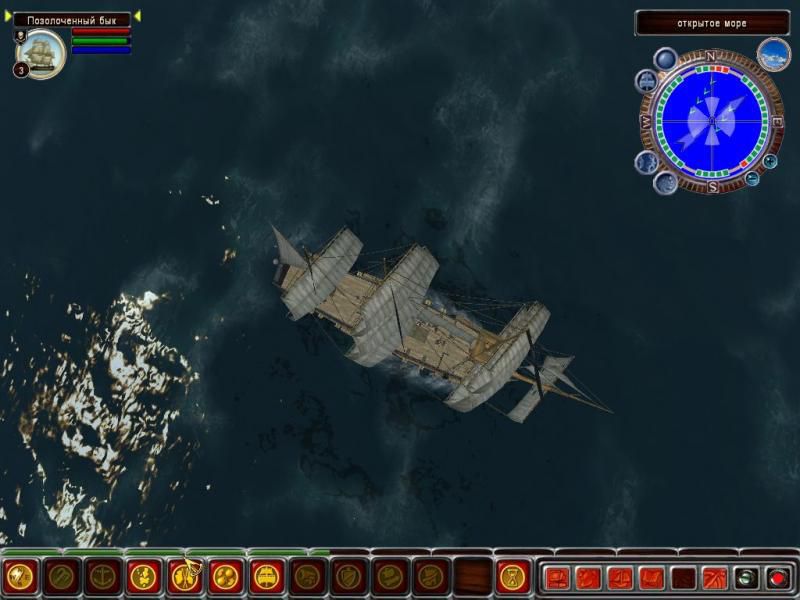Screen dimensions: 800x600
Task: Click the hourglass time acceleration button
Action: point(513,577)
